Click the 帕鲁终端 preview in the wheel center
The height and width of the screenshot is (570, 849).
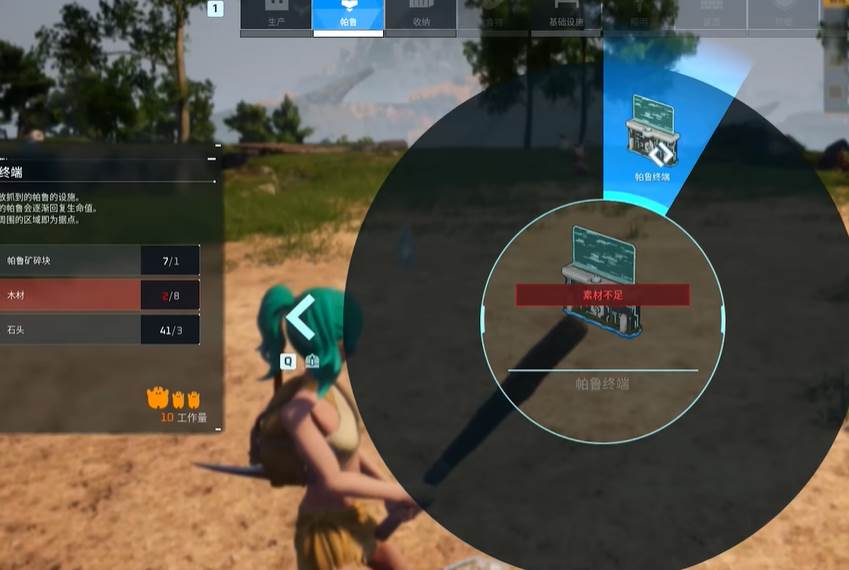(x=602, y=285)
